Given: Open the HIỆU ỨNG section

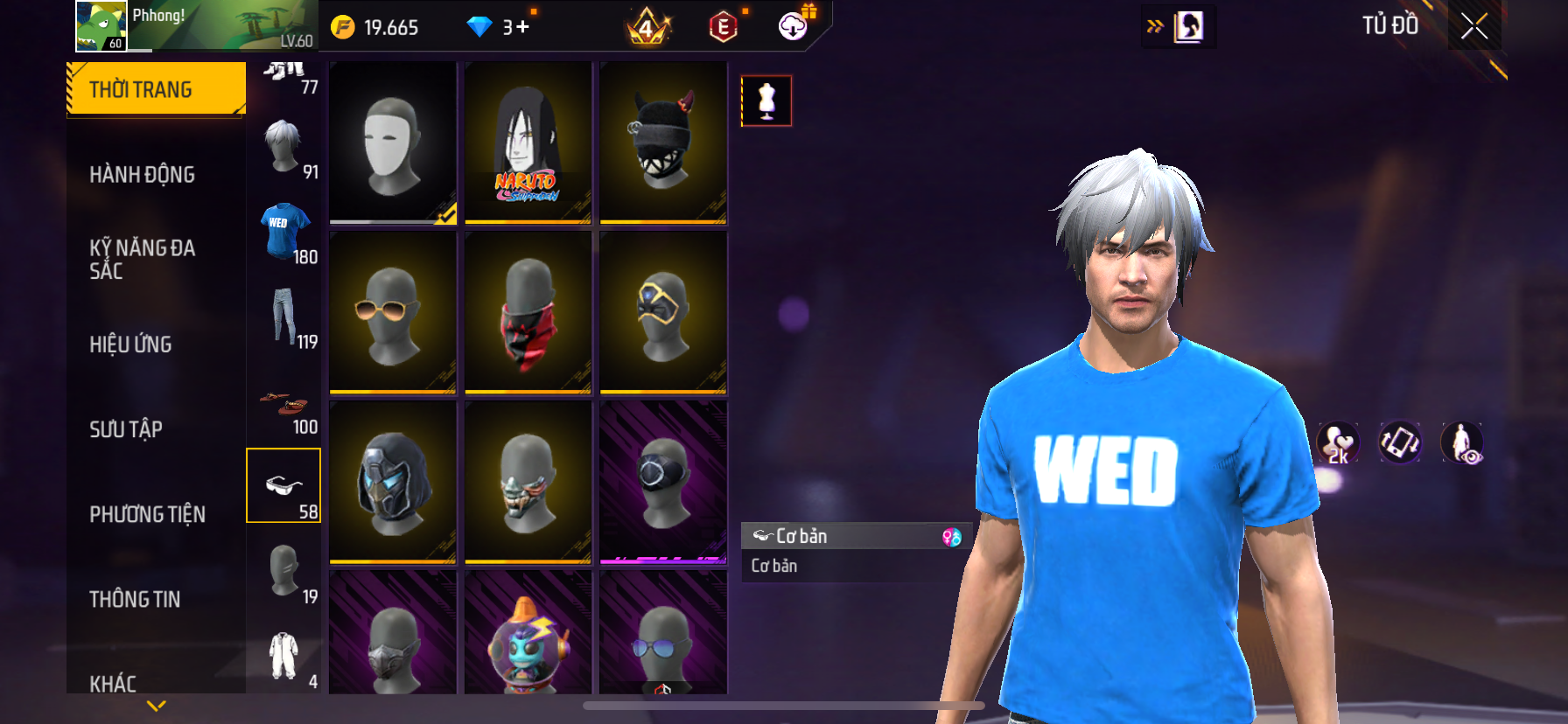Looking at the screenshot, I should pos(131,344).
